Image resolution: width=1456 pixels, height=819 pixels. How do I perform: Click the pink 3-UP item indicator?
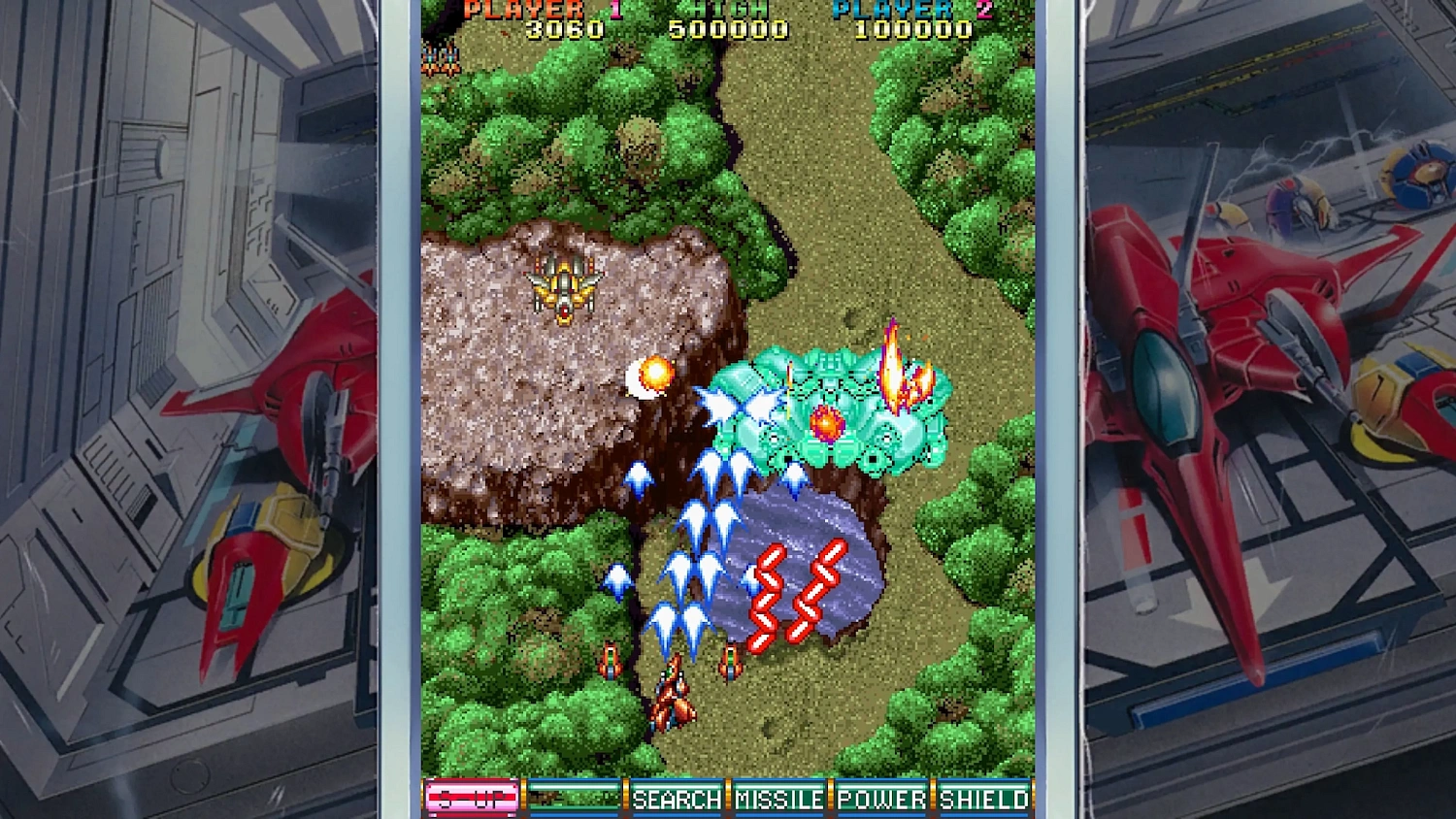(x=473, y=799)
